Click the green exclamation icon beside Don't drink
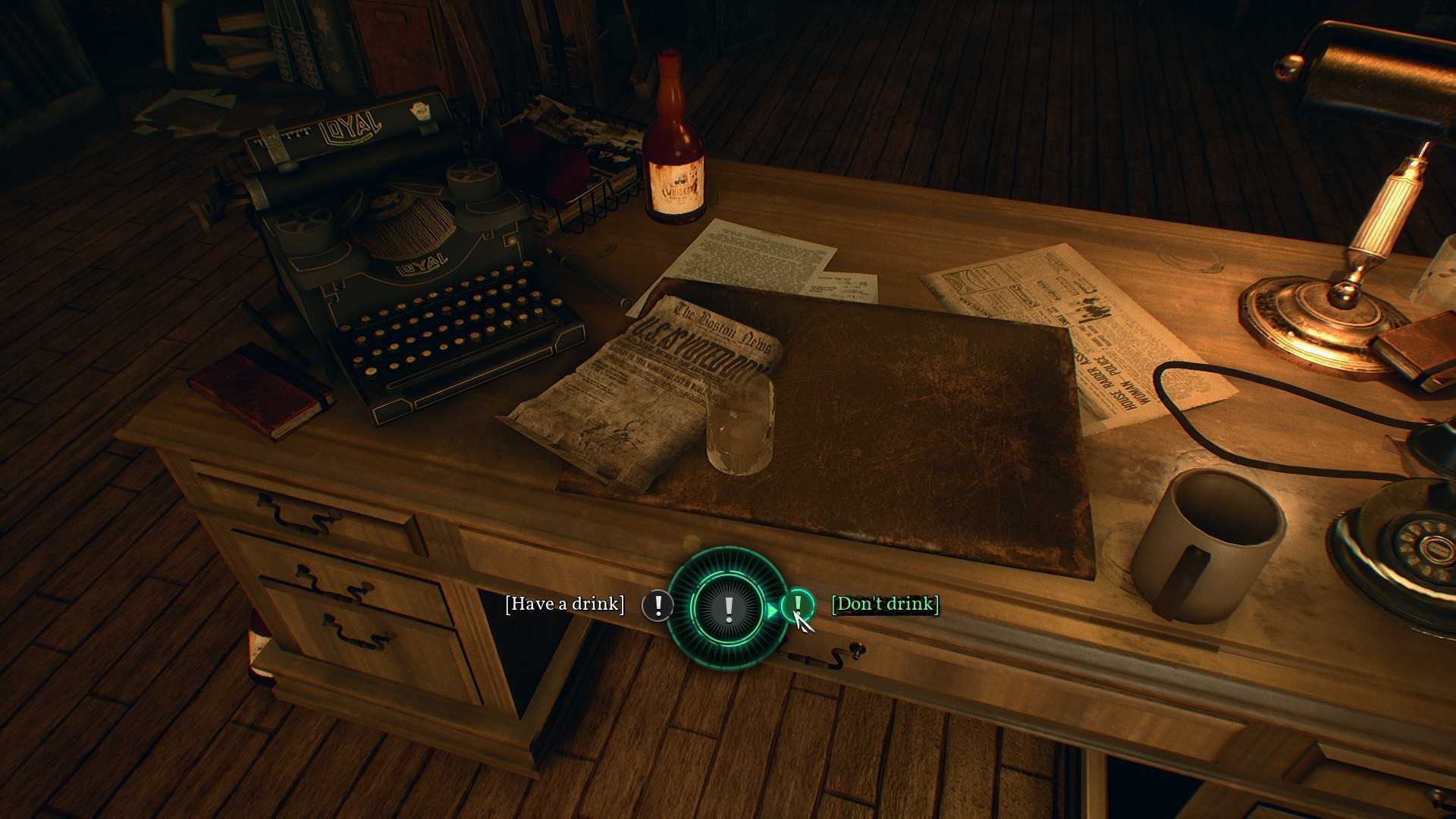This screenshot has height=819, width=1456. [797, 604]
